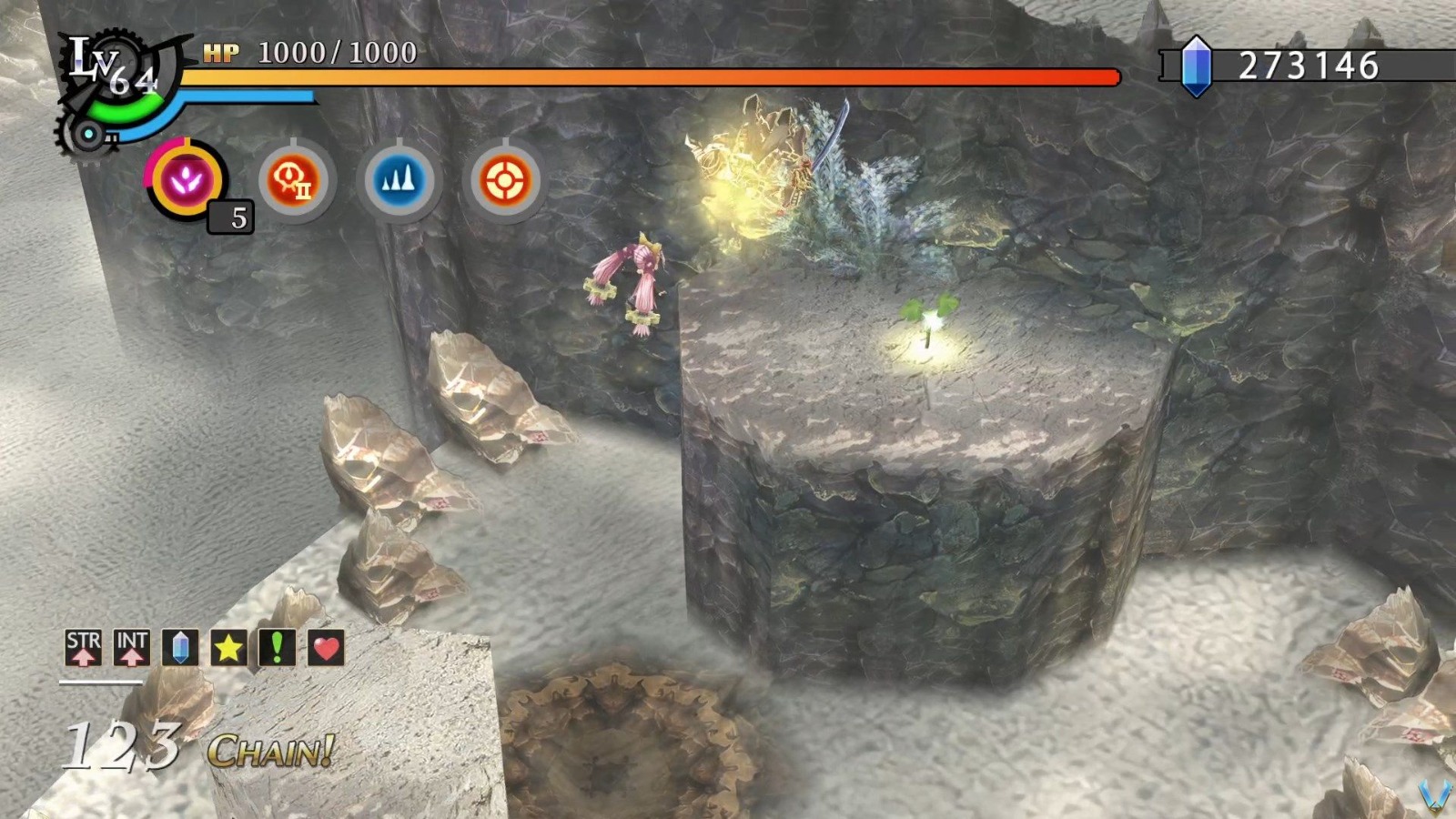Toggle the green exclamation mark status icon
Screen dimensions: 1456x819
pos(277,648)
